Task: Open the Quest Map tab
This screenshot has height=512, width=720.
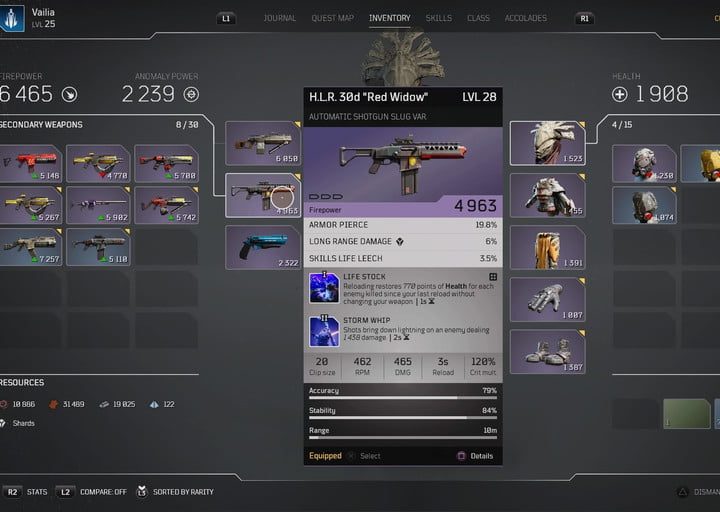Action: pyautogui.click(x=332, y=18)
